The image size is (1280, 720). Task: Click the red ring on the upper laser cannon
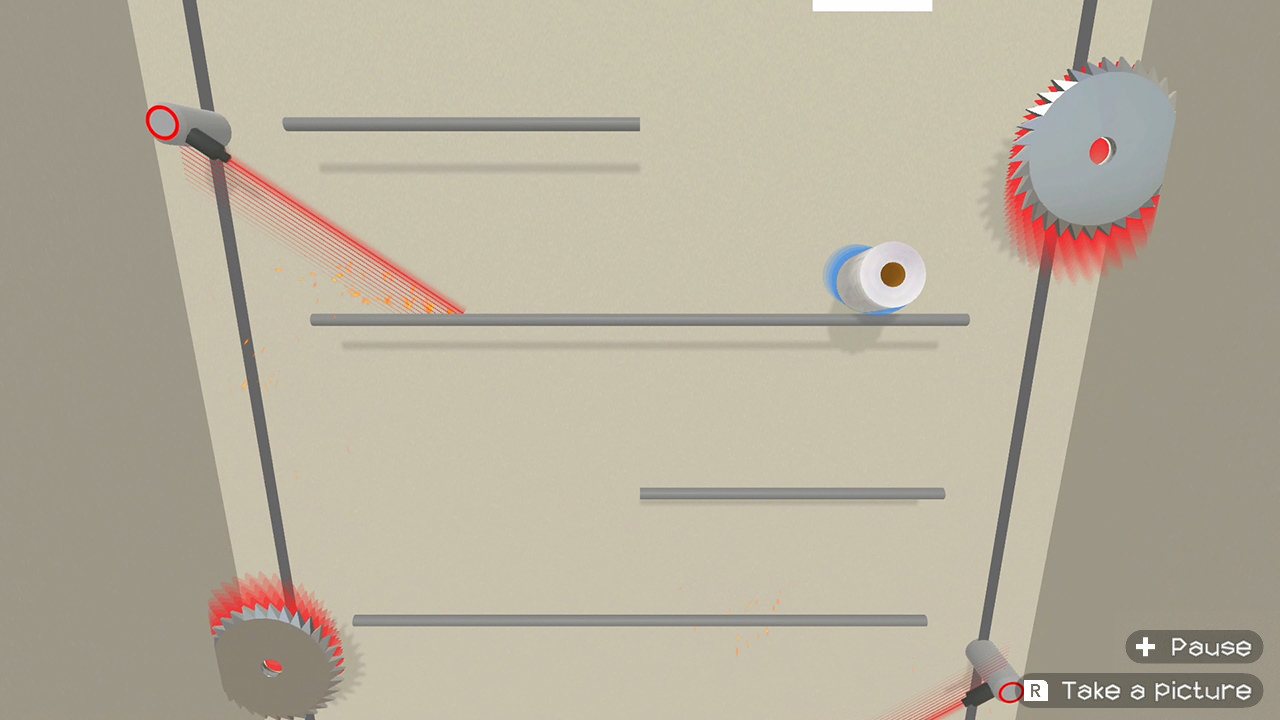click(161, 123)
